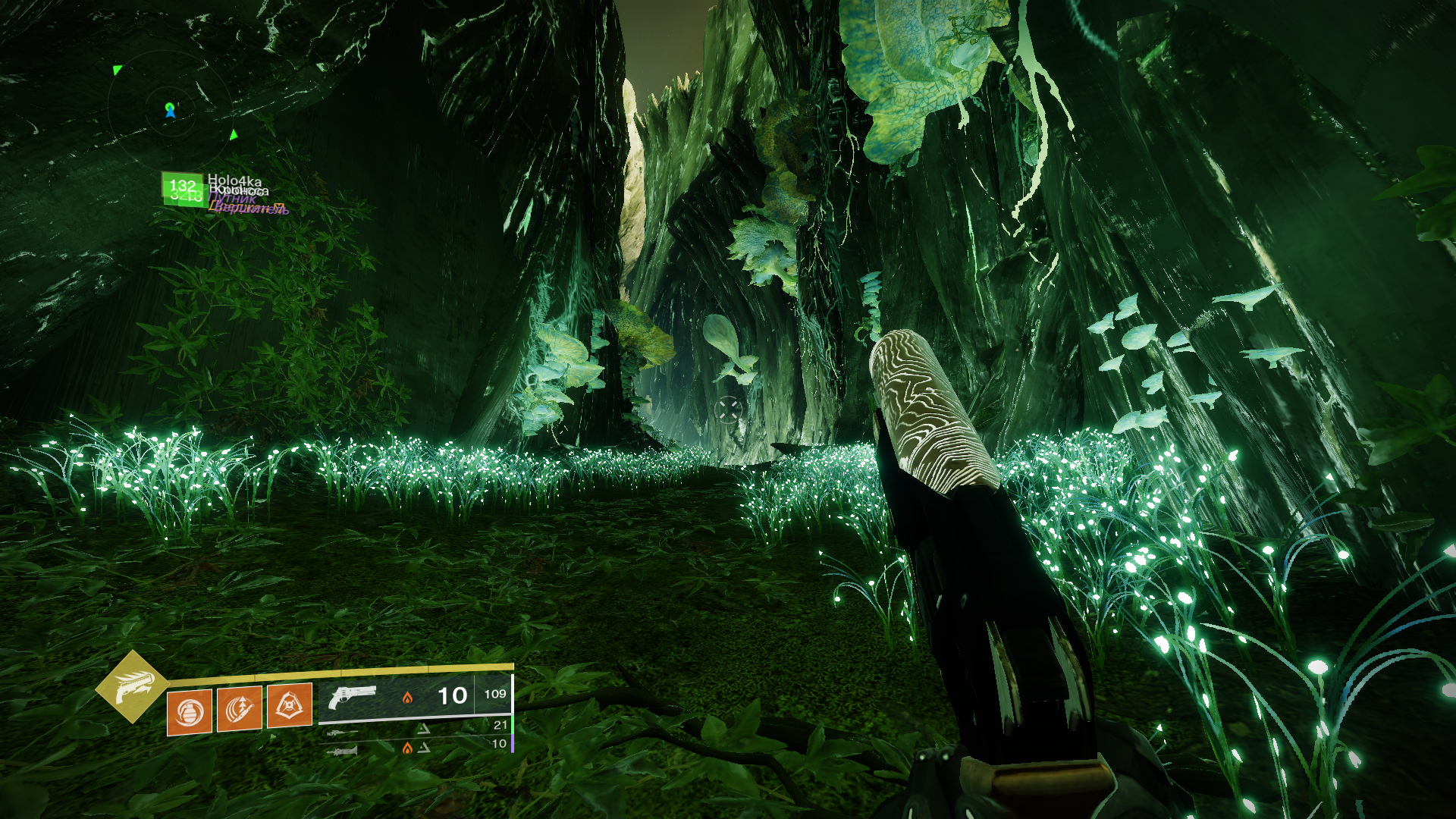Select the equipped hand cannon weapon
1456x819 pixels.
(353, 695)
